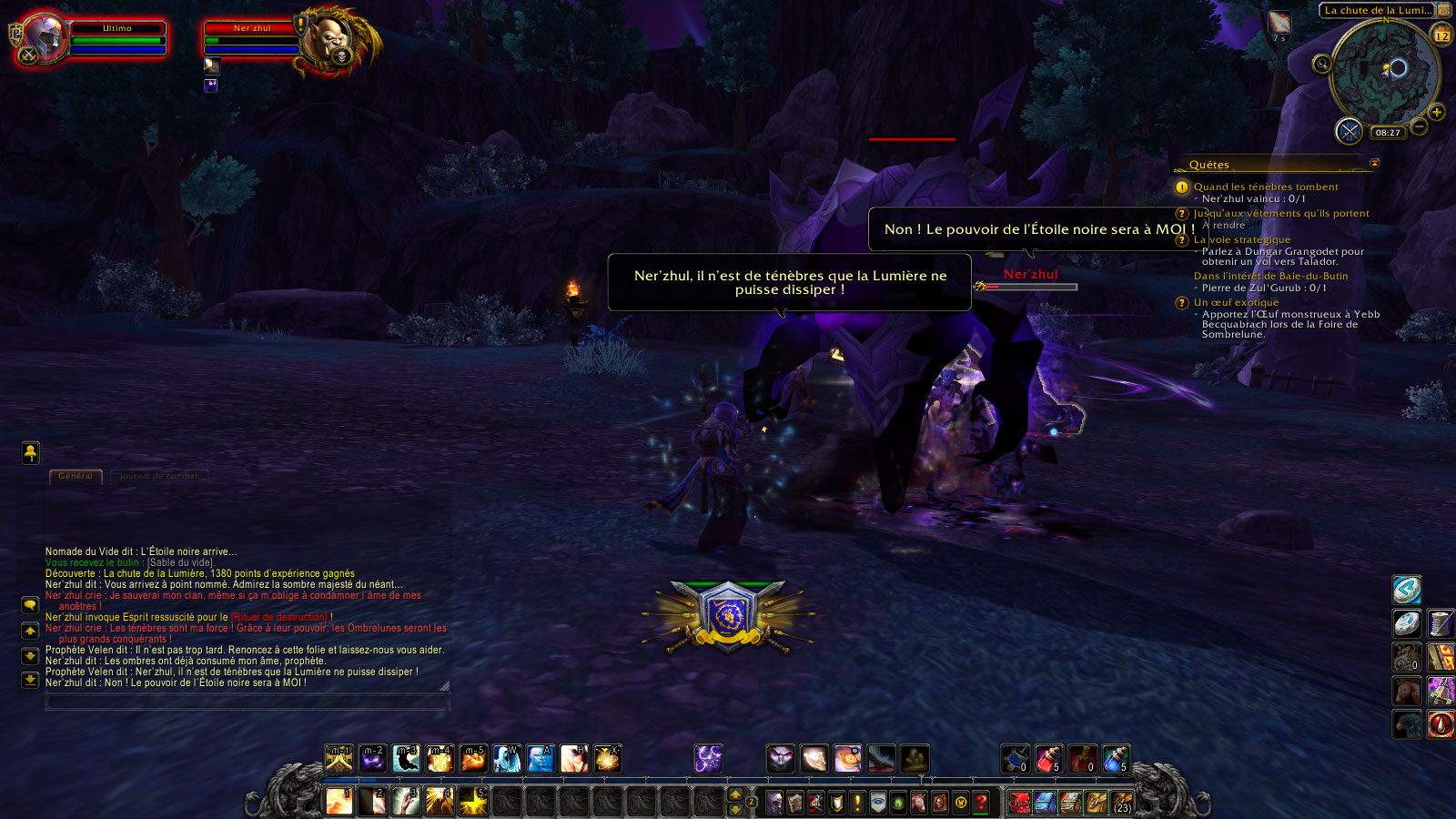Open the social friends button above chat
The height and width of the screenshot is (819, 1456).
point(30,452)
